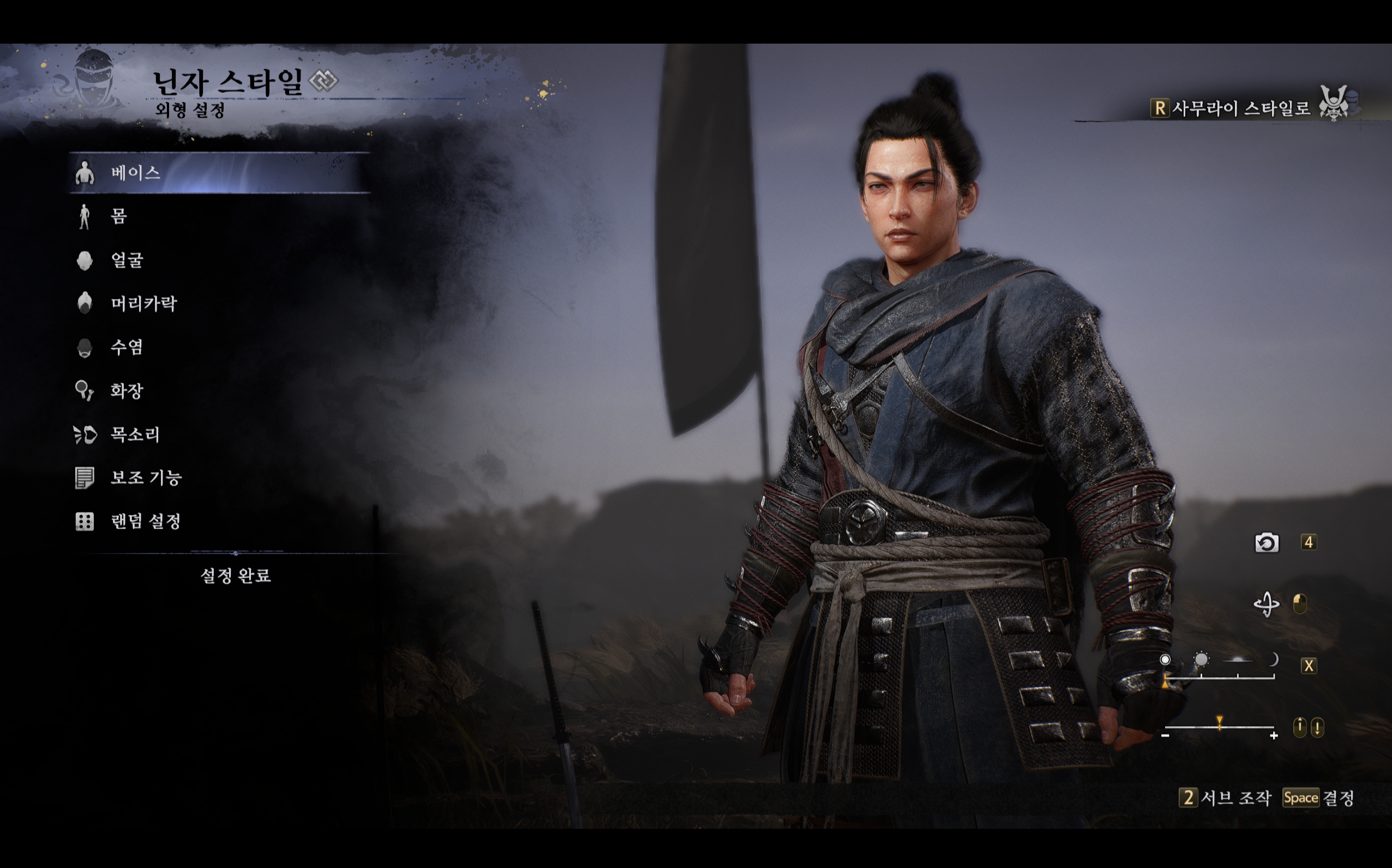Click the zoom slider track

click(1219, 728)
